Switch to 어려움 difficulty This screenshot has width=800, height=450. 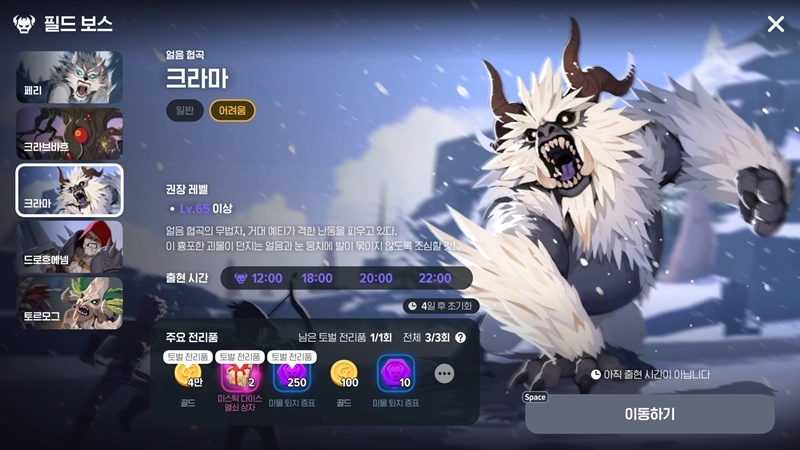(232, 111)
